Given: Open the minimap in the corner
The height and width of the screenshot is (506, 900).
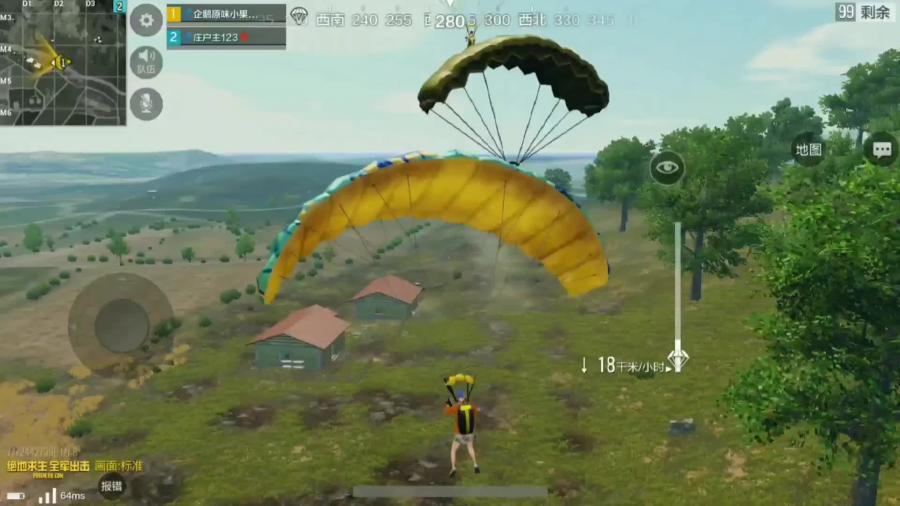Looking at the screenshot, I should tap(62, 62).
